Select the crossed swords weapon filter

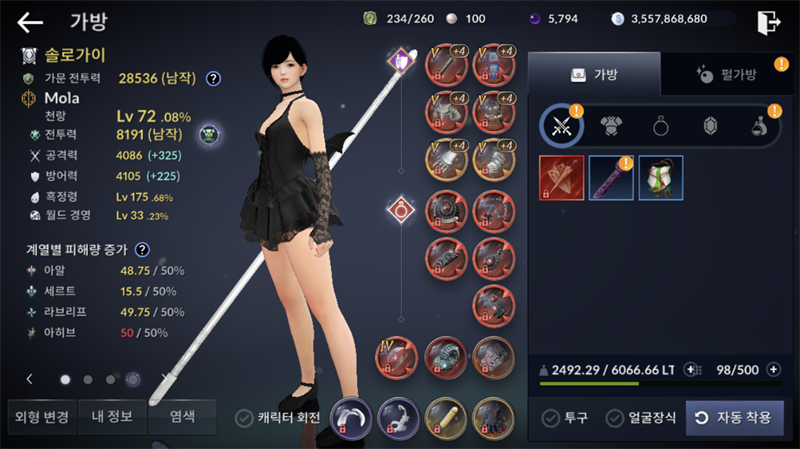coord(561,126)
